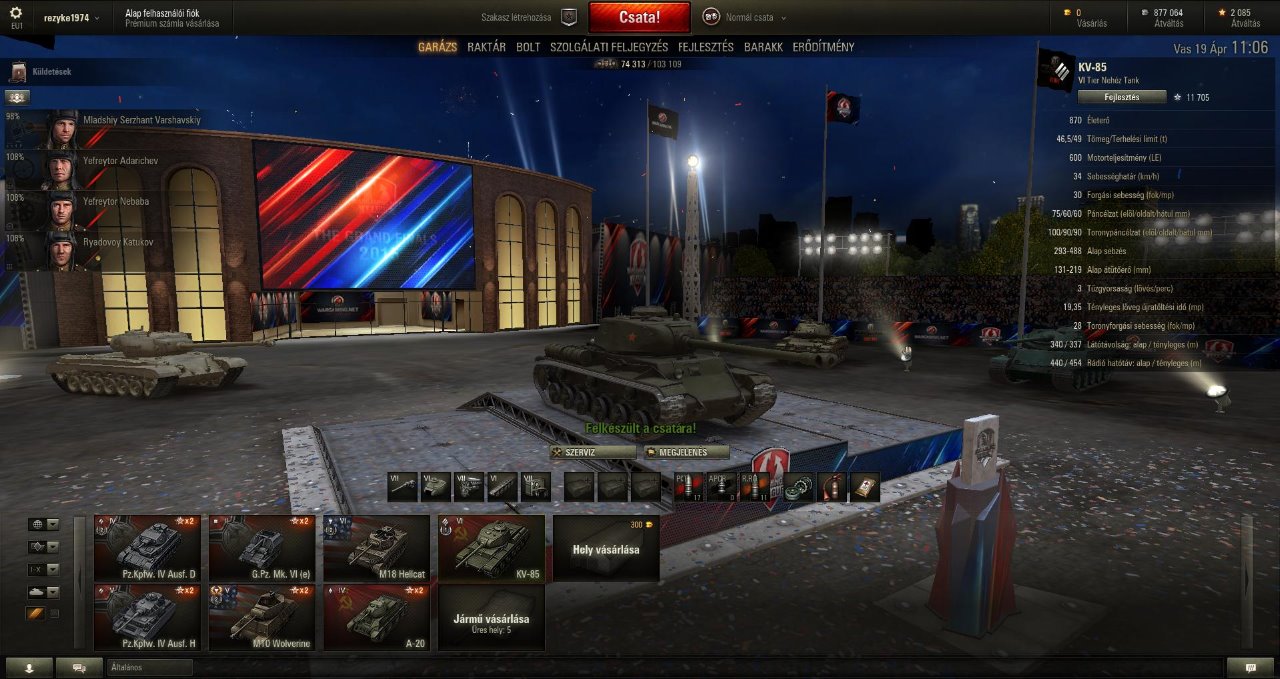Go to the Fejlesztés research tab
Screen dimensions: 1280x679
click(x=706, y=47)
